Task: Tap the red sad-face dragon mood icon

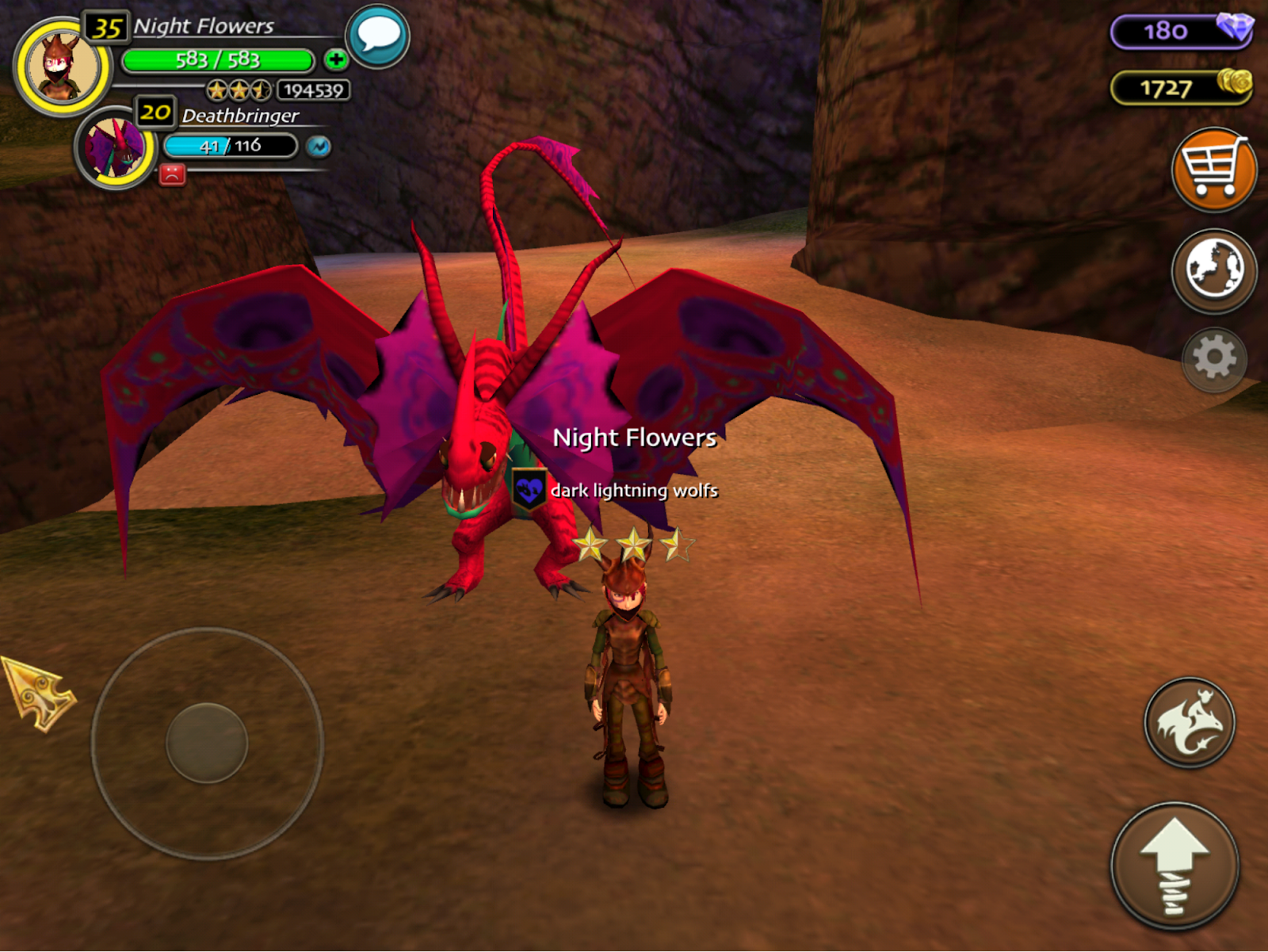Action: (x=172, y=174)
